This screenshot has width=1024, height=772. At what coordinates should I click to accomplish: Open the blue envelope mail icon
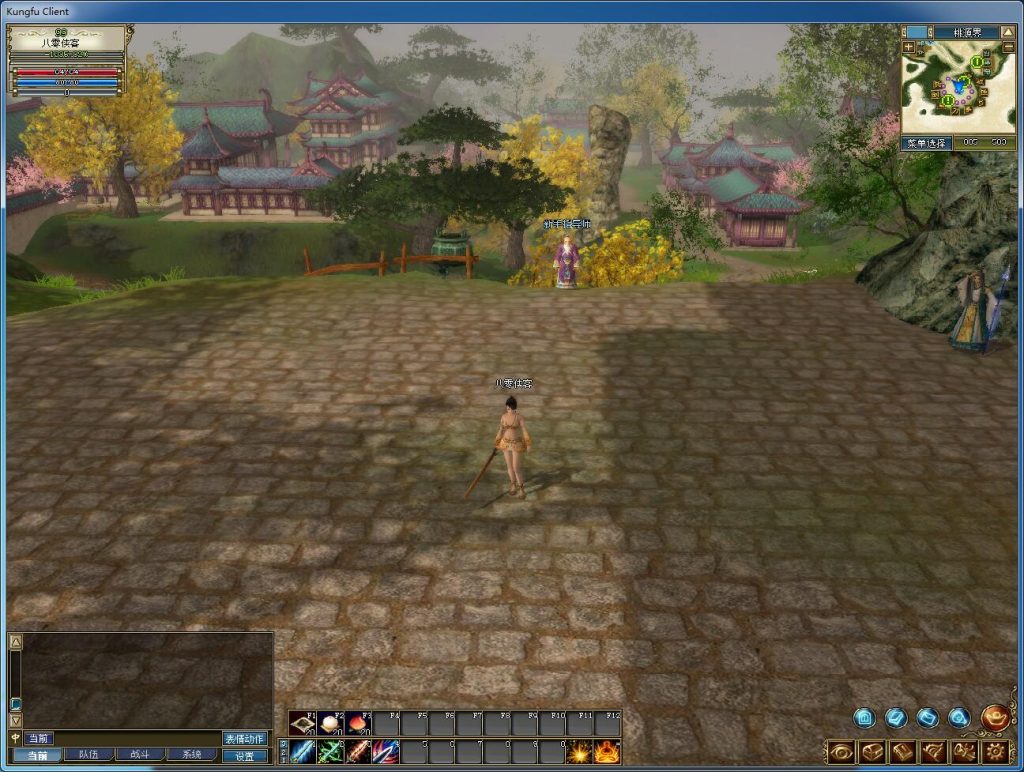pyautogui.click(x=927, y=717)
